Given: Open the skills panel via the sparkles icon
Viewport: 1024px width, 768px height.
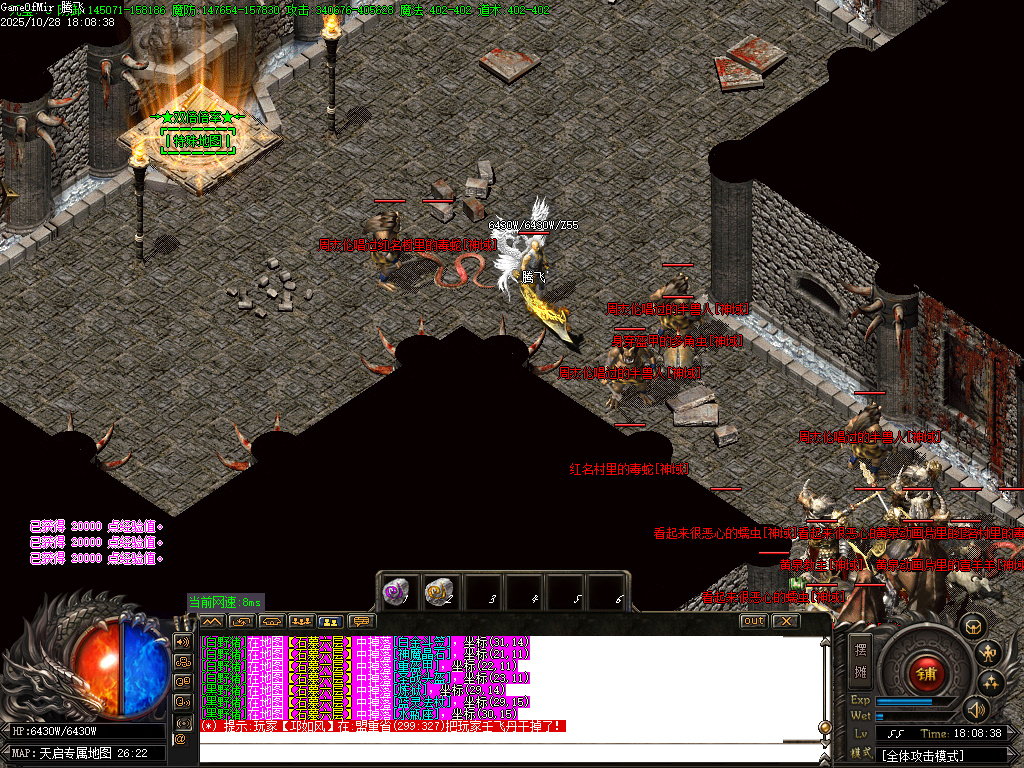Looking at the screenshot, I should 991,683.
